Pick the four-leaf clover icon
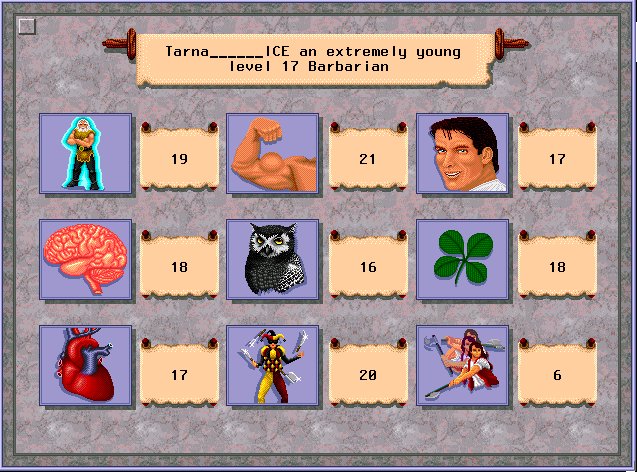This screenshot has height=472, width=637. (462, 259)
